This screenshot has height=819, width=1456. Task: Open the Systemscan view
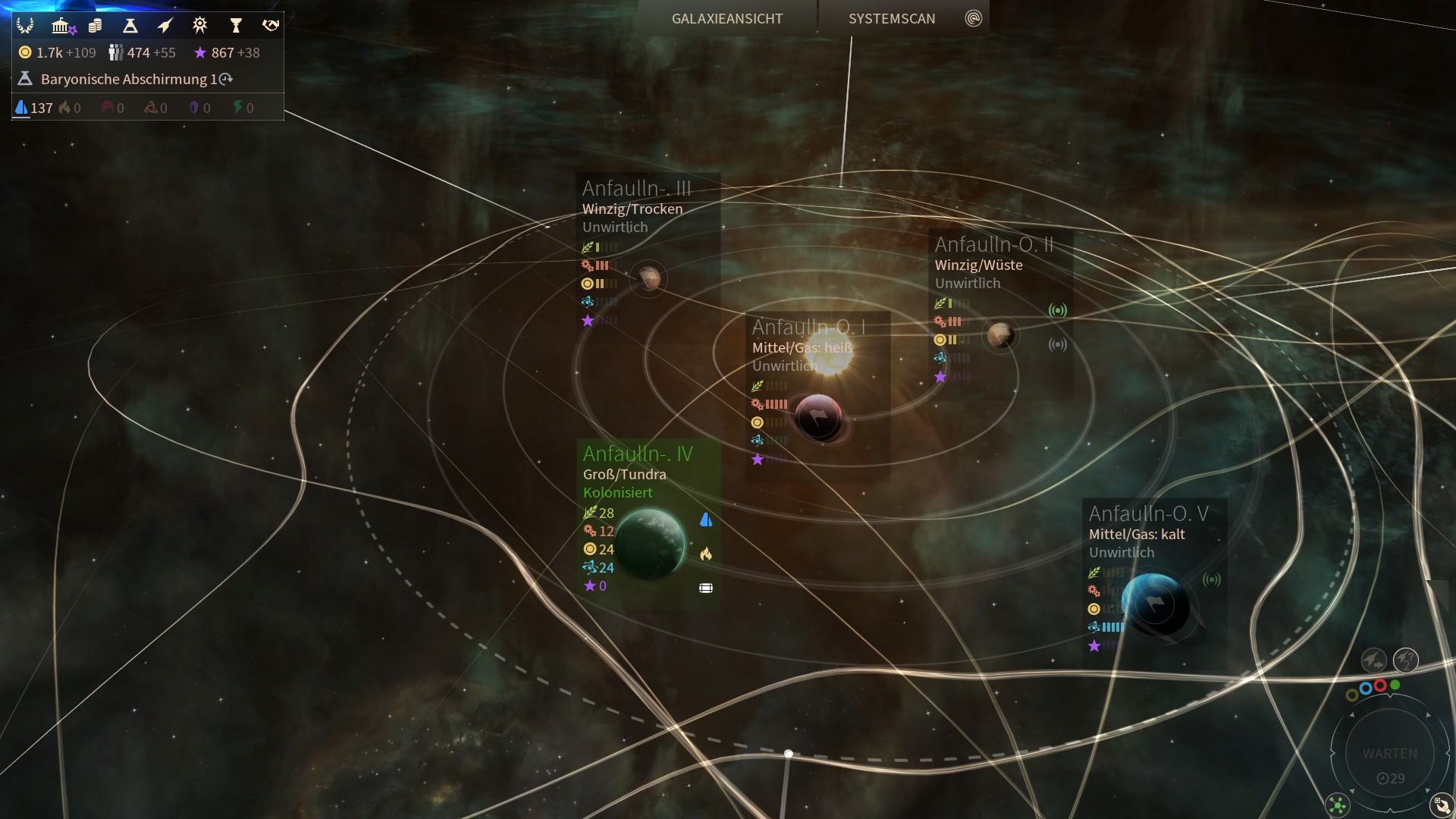(x=892, y=18)
